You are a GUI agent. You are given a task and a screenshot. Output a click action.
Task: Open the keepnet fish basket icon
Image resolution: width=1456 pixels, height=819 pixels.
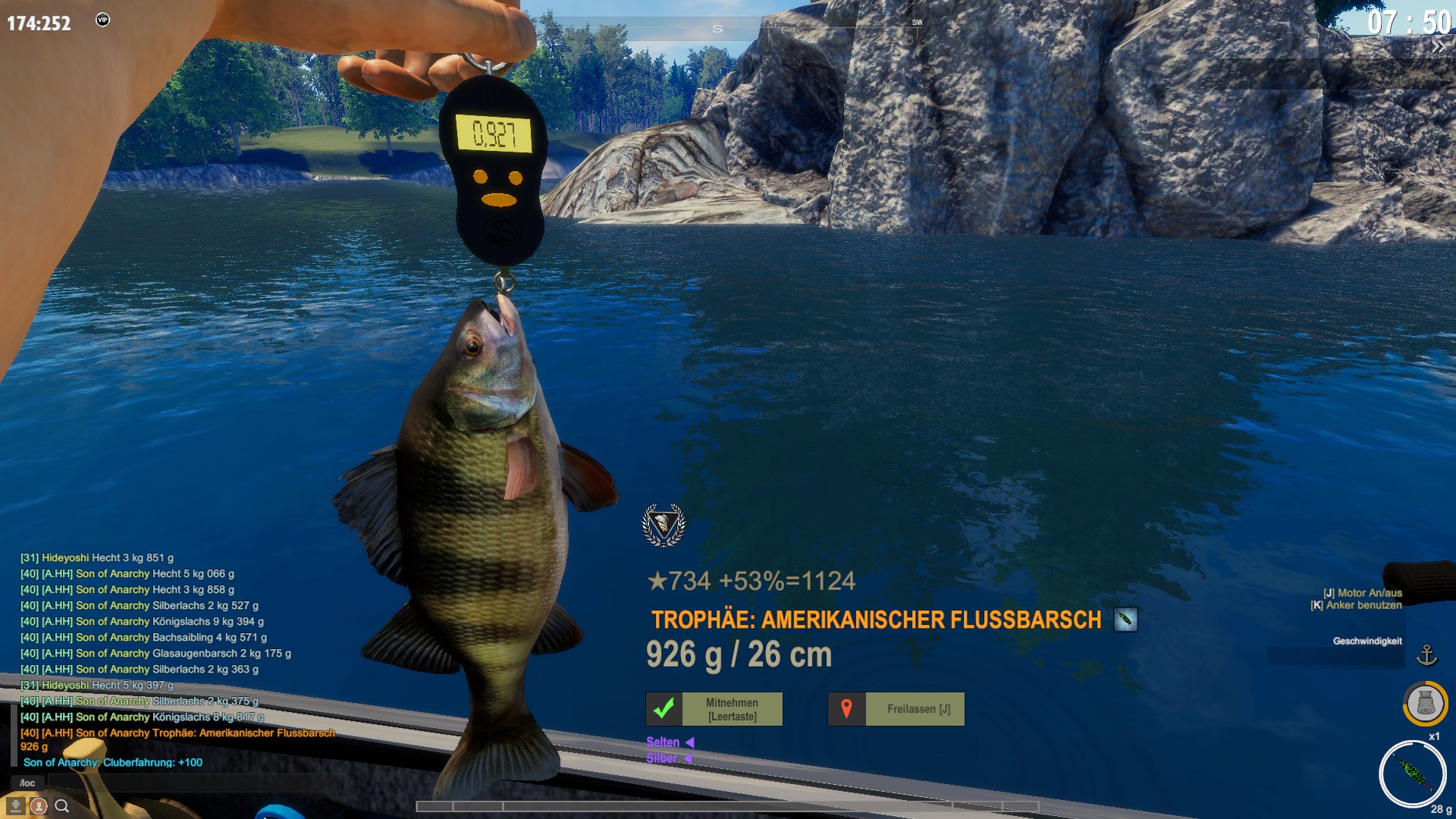coord(1425,703)
